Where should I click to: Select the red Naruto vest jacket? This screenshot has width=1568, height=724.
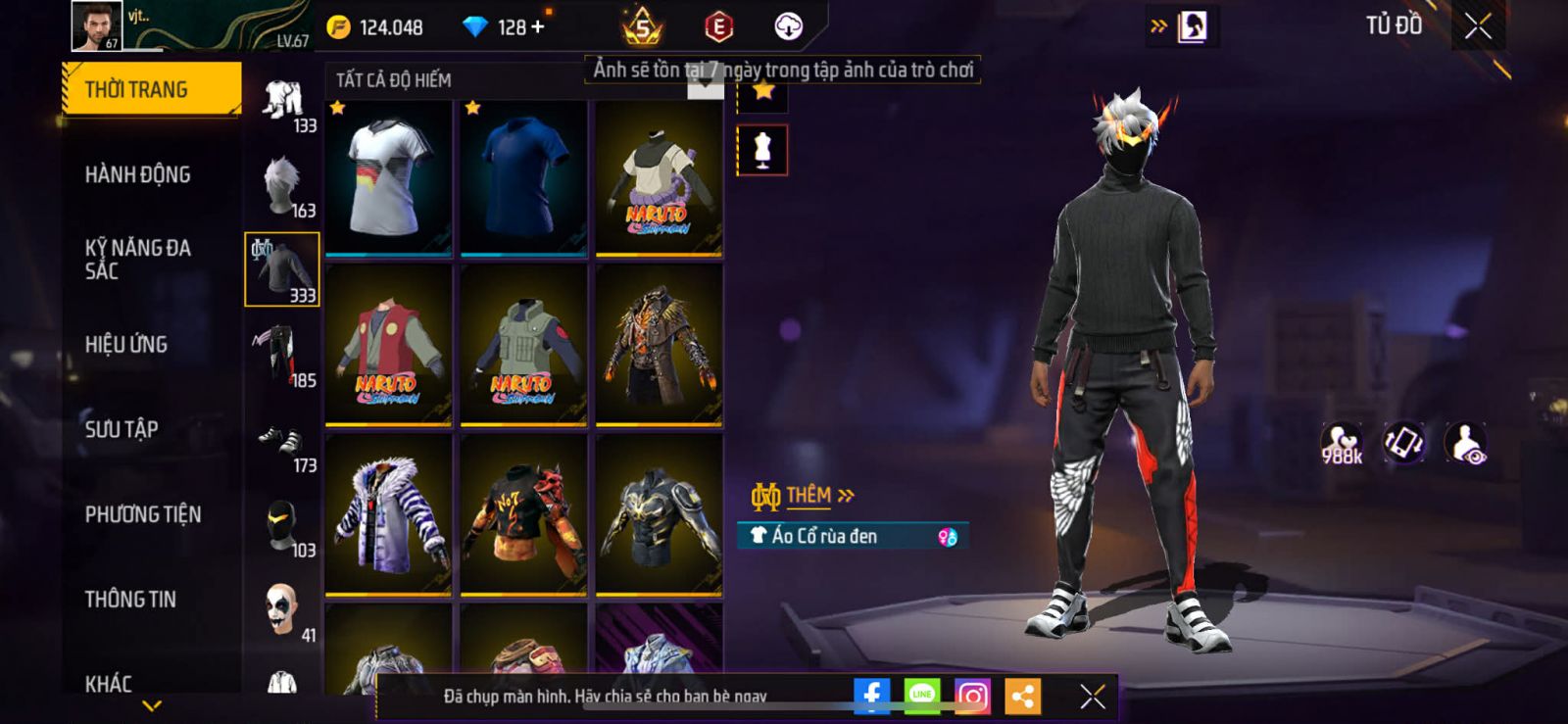click(389, 346)
